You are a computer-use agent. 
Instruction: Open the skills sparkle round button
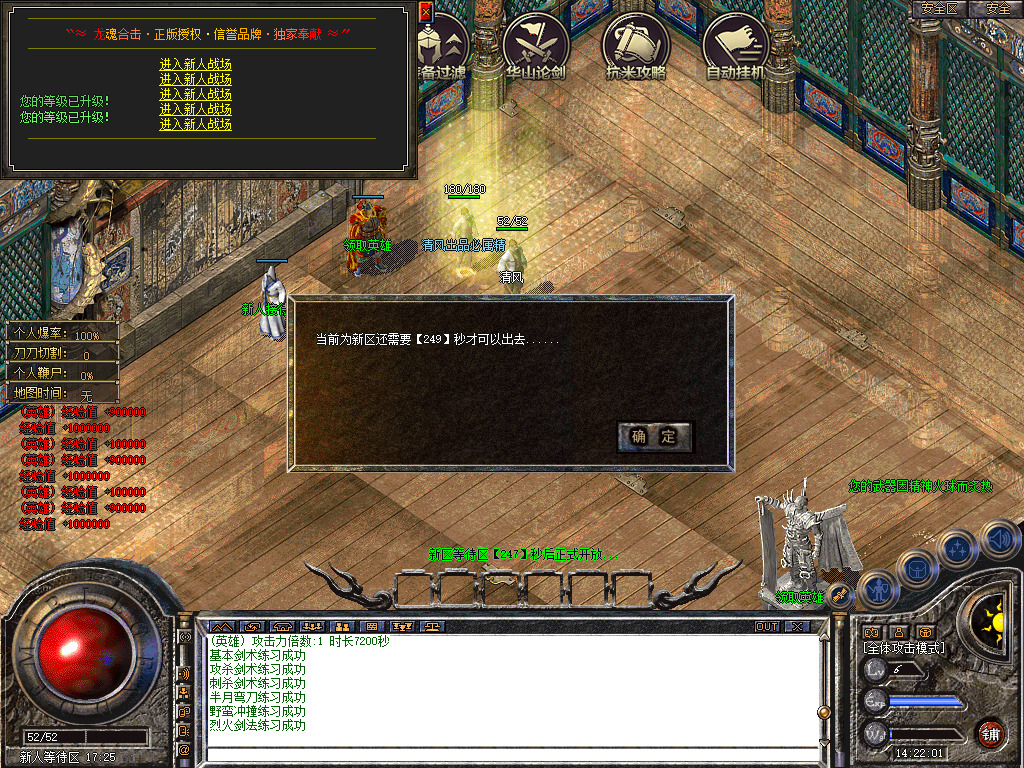(958, 548)
